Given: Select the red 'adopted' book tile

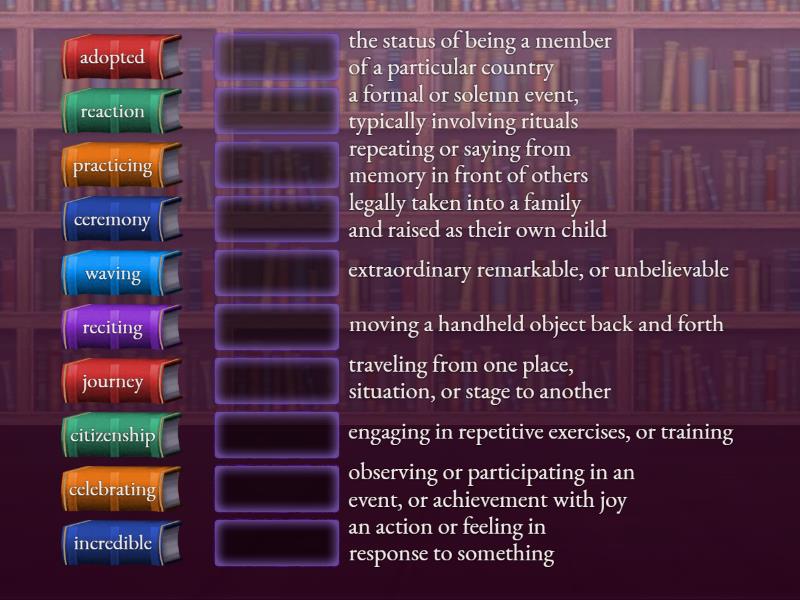Looking at the screenshot, I should click(x=119, y=58).
